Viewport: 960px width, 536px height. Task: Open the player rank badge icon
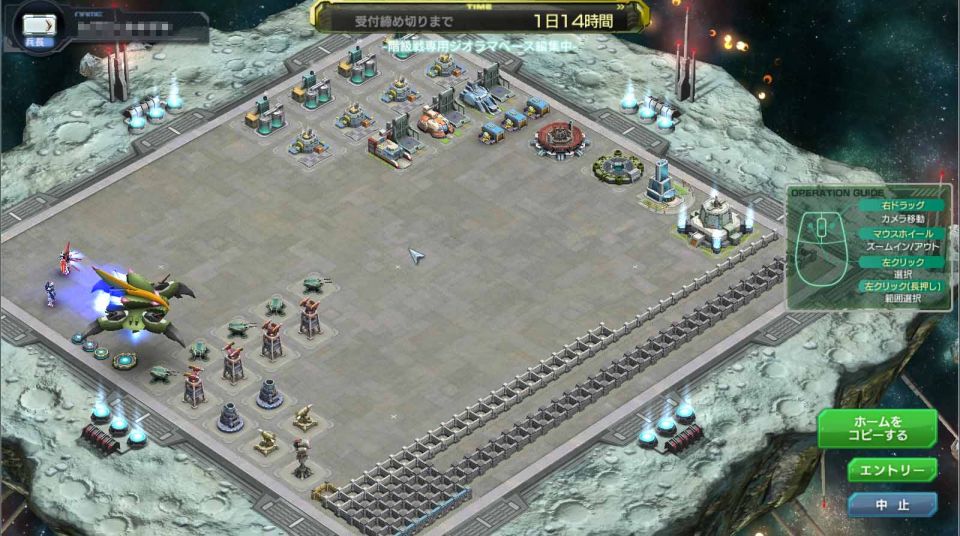(36, 25)
